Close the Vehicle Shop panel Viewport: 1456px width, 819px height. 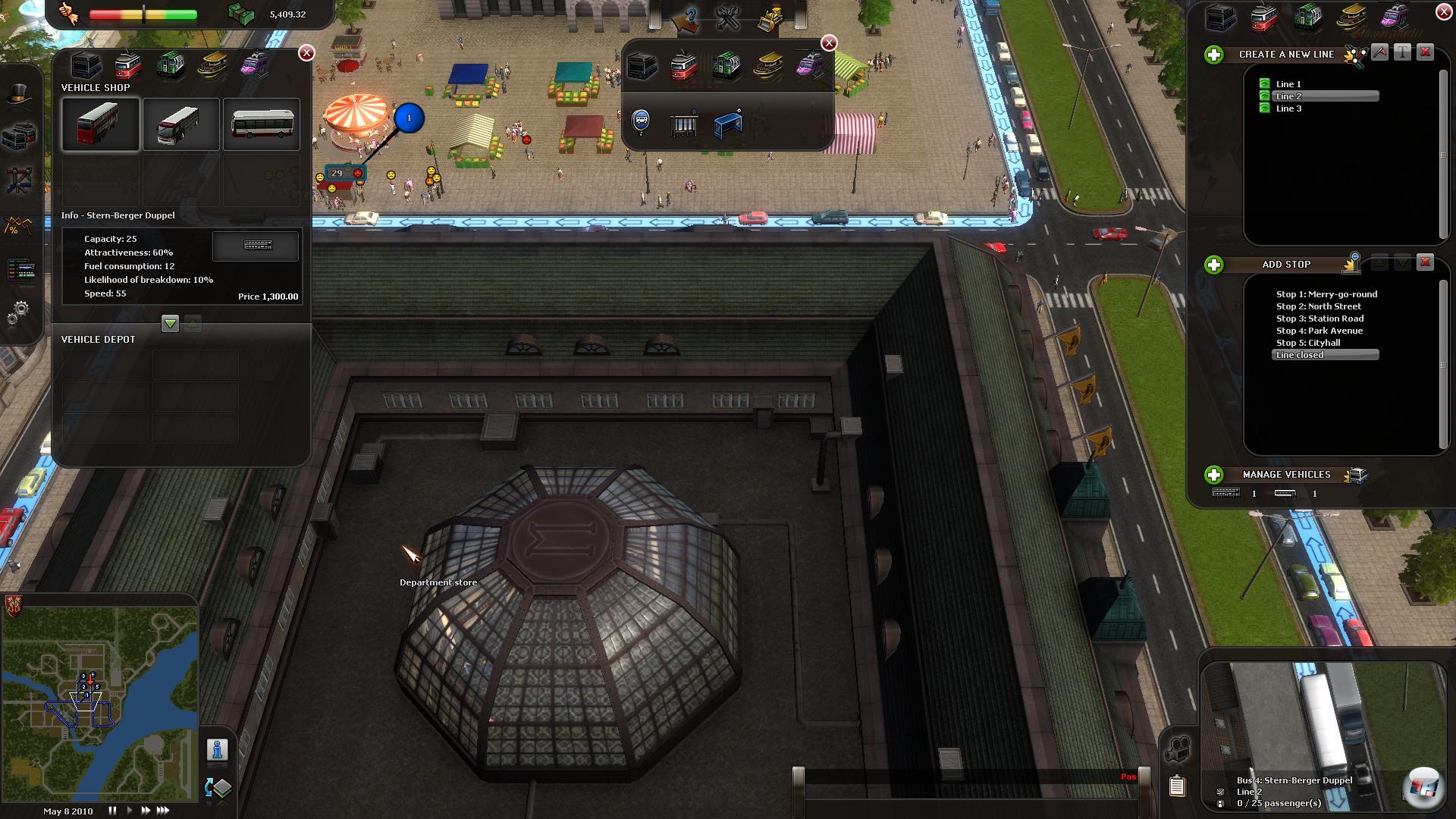pos(306,52)
